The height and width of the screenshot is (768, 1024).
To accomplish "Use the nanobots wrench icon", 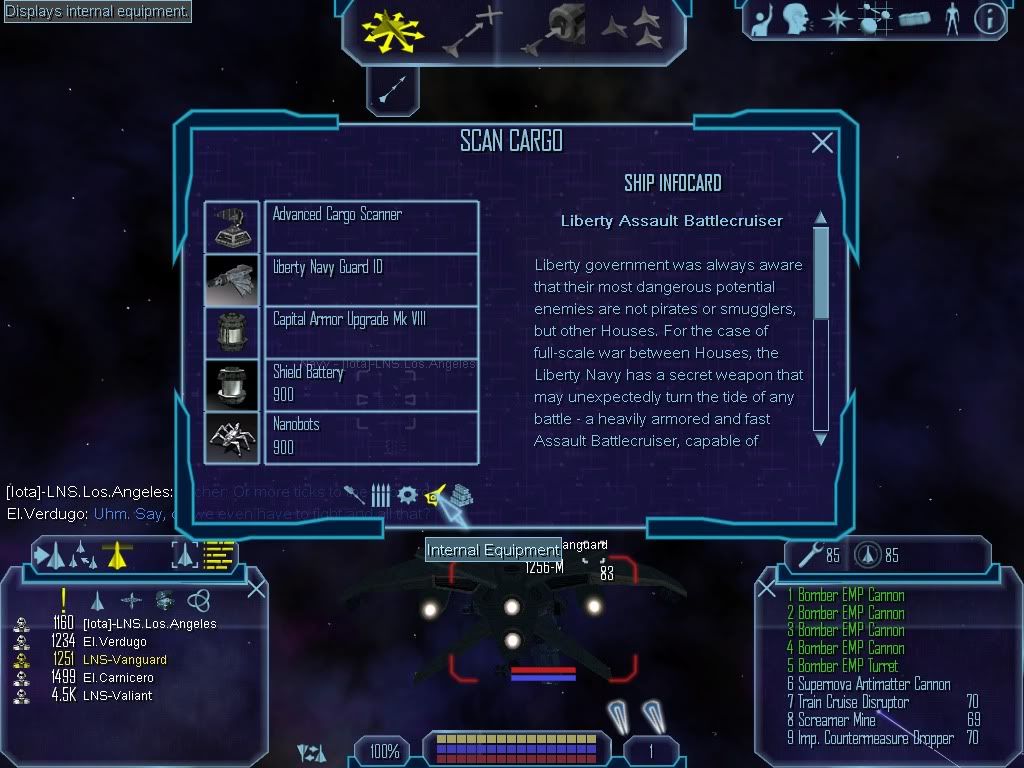I will (803, 553).
